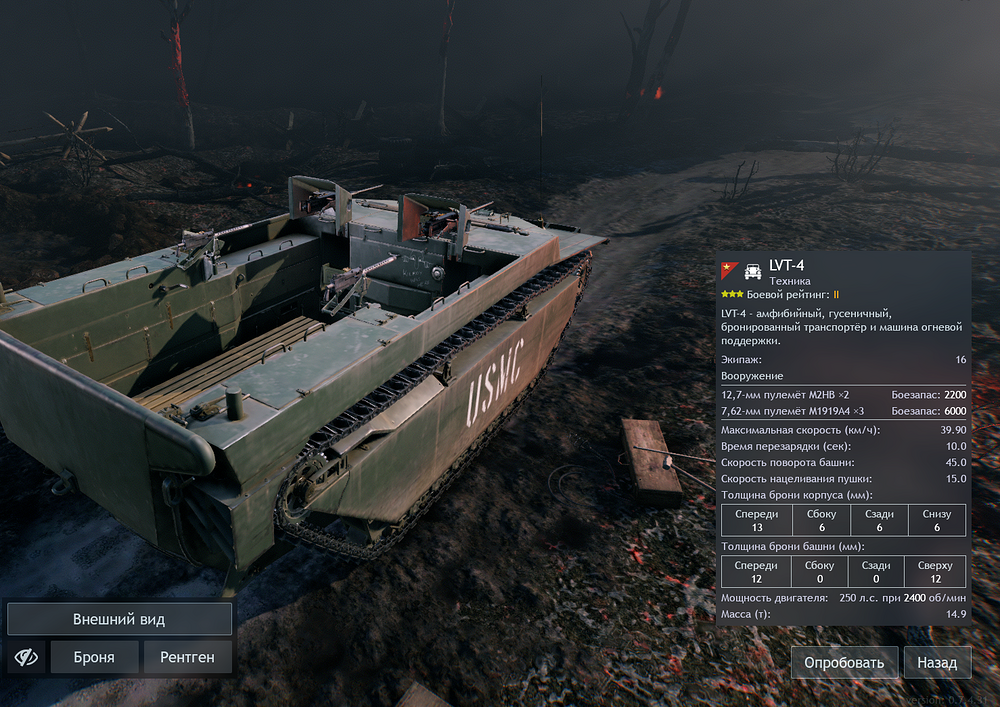Toggle the crossed-eye visibility icon
The image size is (1000, 707).
(26, 657)
